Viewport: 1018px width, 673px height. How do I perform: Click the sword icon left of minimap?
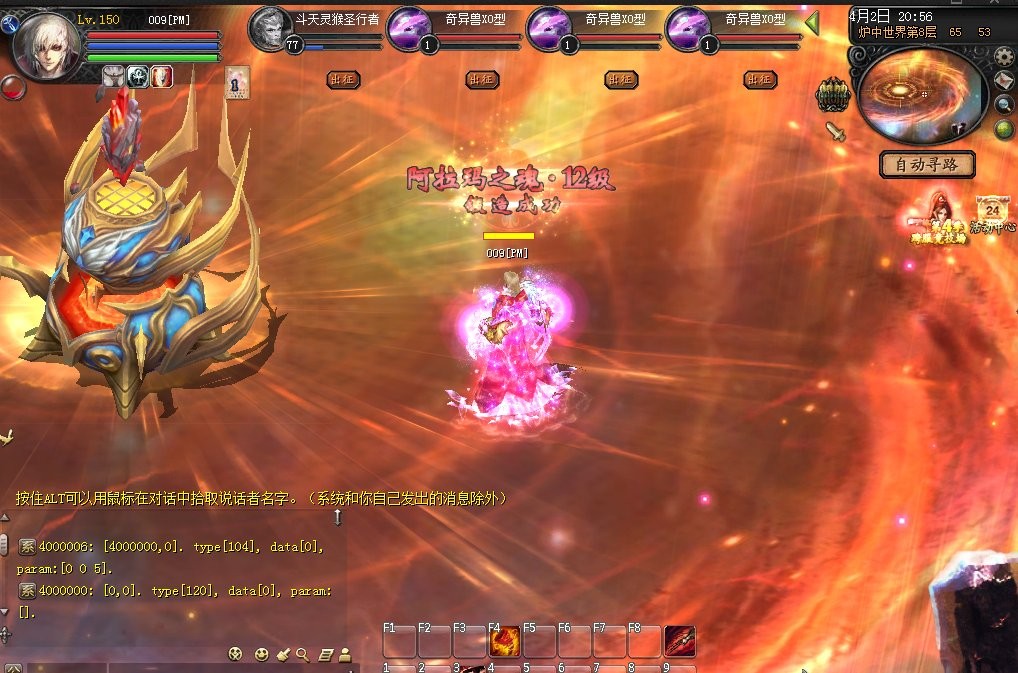pyautogui.click(x=835, y=131)
